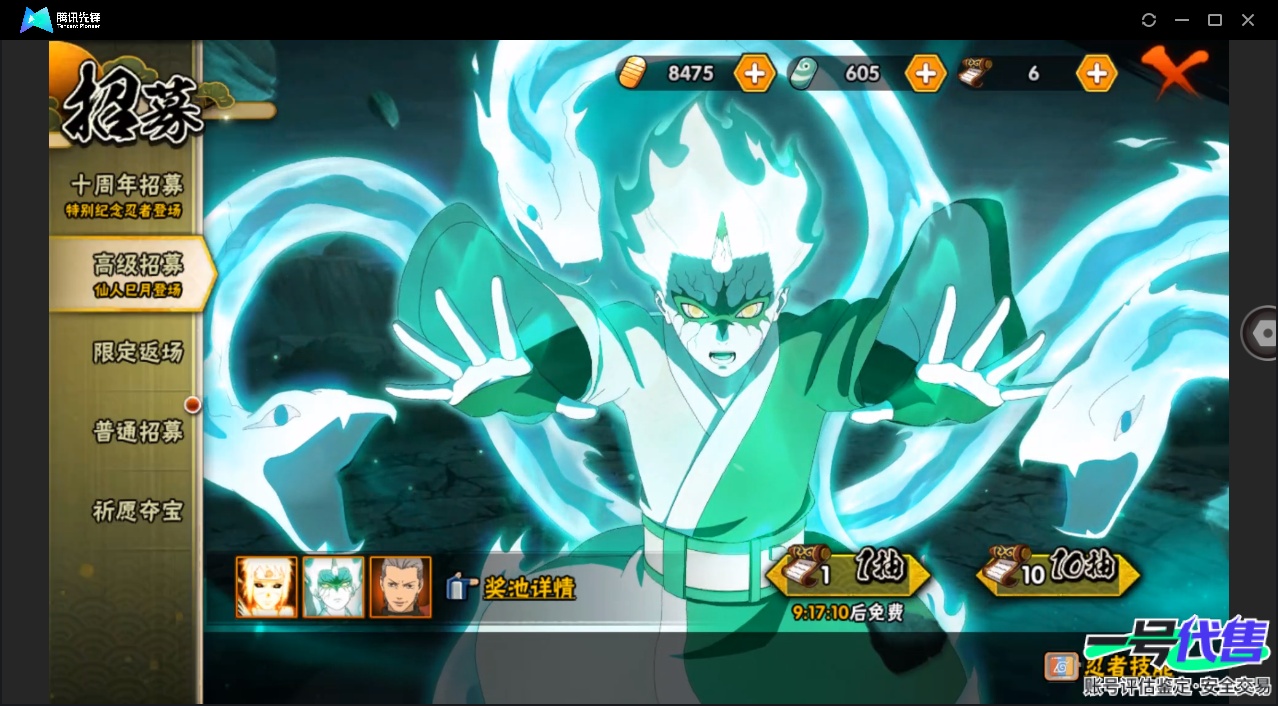Select the dark-haired ninja portrait
Viewport: 1278px width, 706px height.
click(400, 587)
